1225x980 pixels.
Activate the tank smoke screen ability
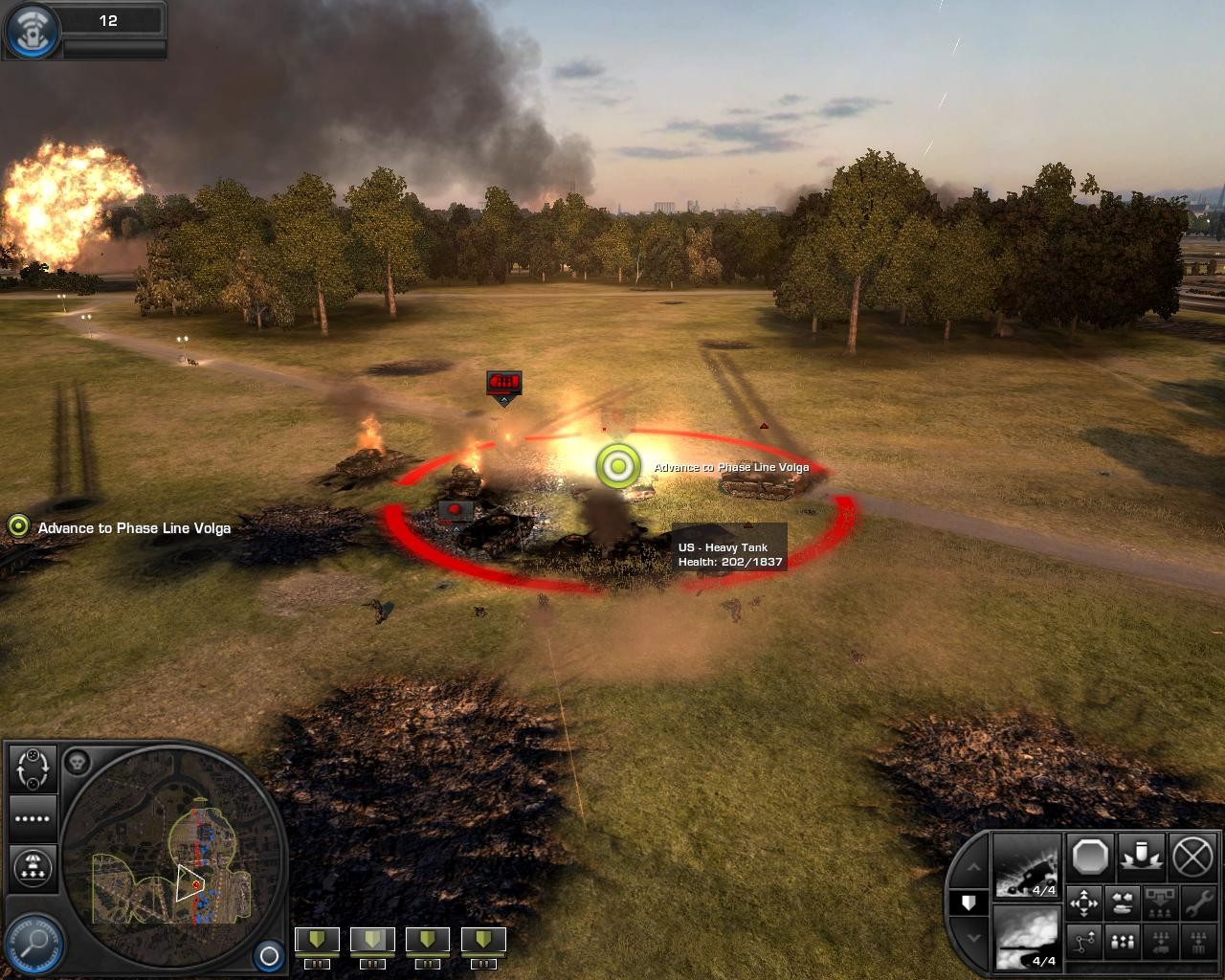(1027, 938)
